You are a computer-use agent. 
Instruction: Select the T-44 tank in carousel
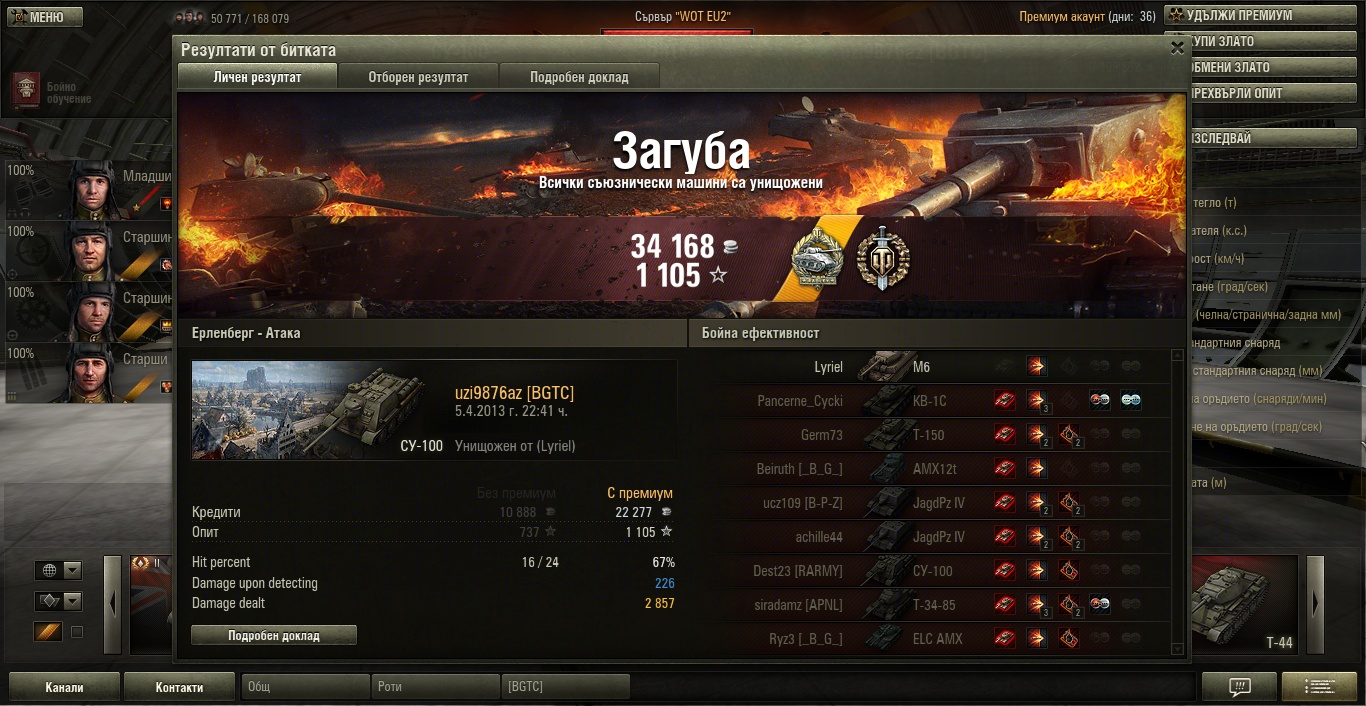(x=1246, y=605)
